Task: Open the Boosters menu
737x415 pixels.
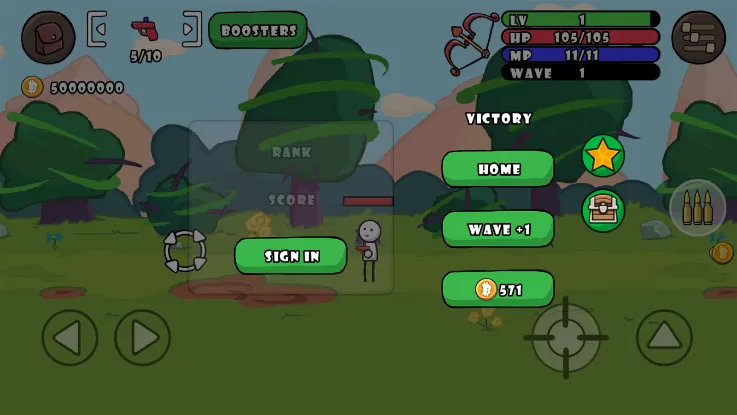Action: pos(258,30)
